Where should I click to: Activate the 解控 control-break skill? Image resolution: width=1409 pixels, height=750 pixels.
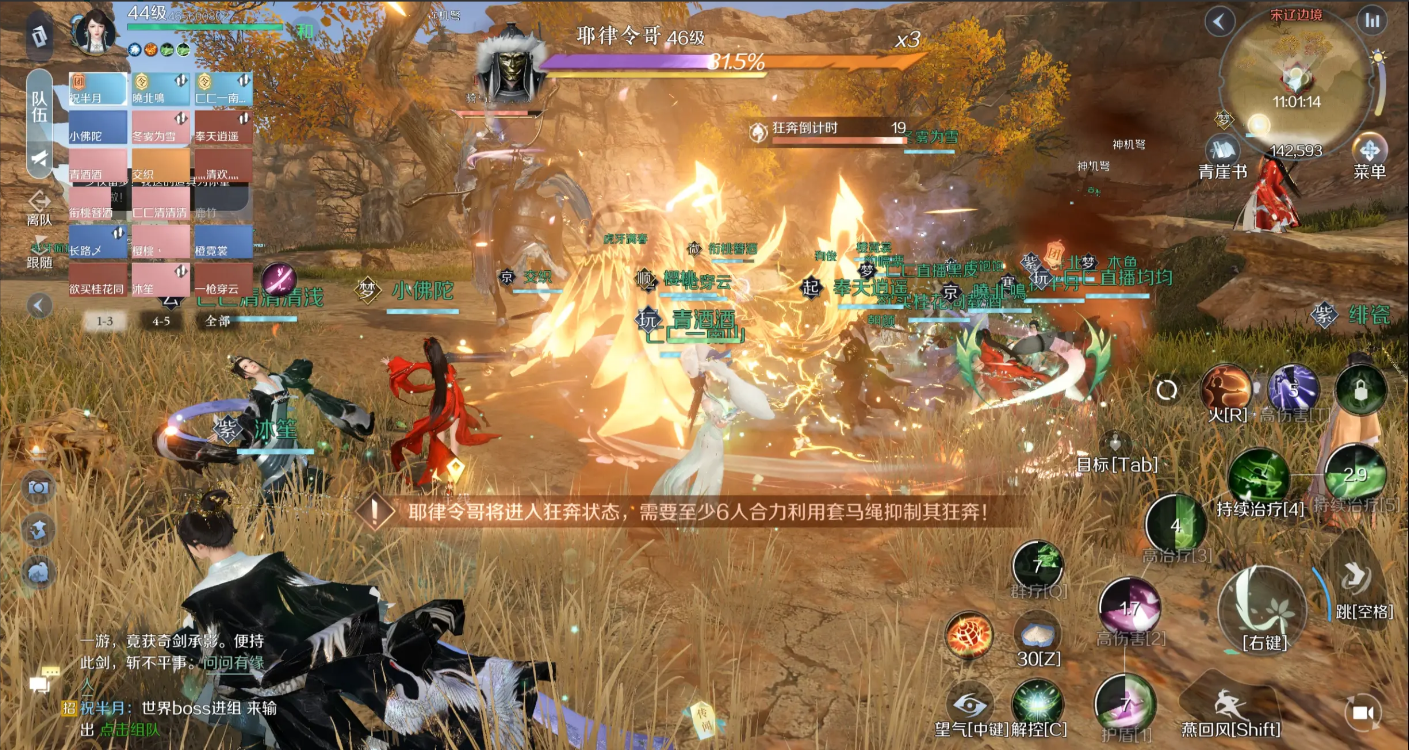click(x=1038, y=704)
